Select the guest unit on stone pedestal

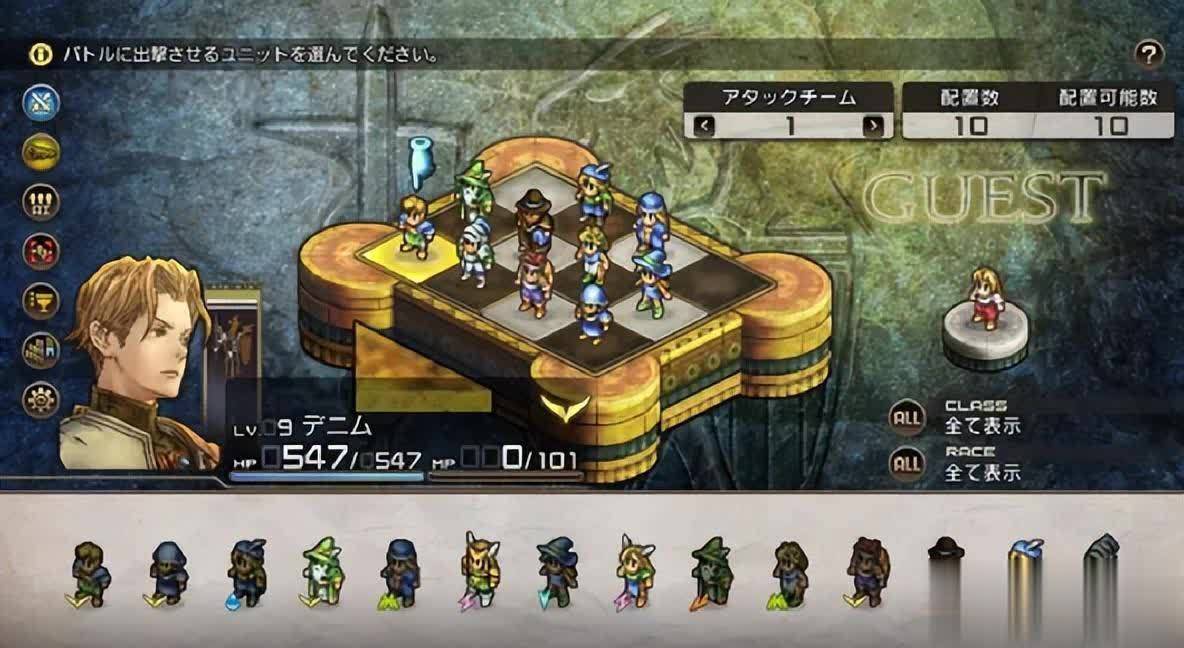click(985, 300)
